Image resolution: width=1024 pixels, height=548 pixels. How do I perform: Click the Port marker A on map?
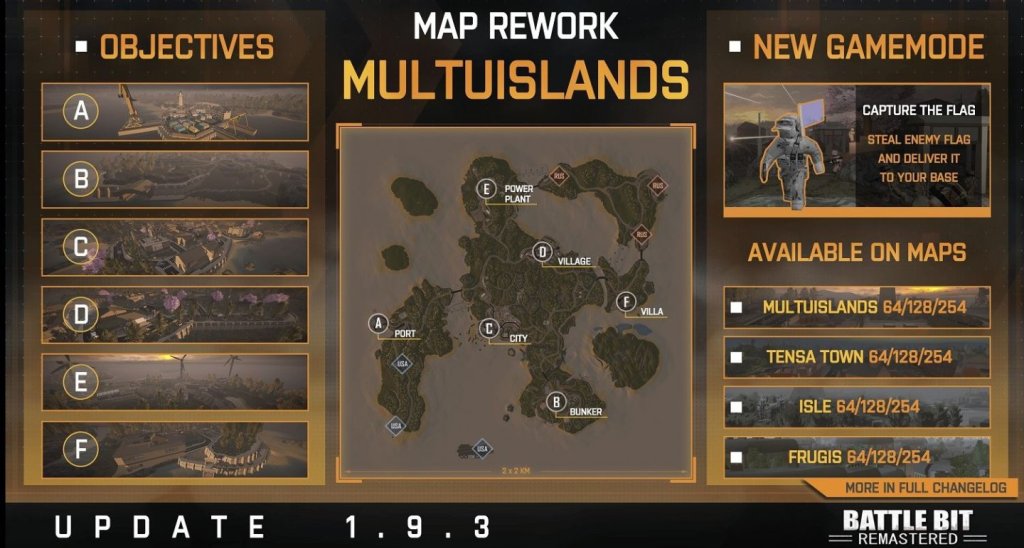tap(378, 323)
